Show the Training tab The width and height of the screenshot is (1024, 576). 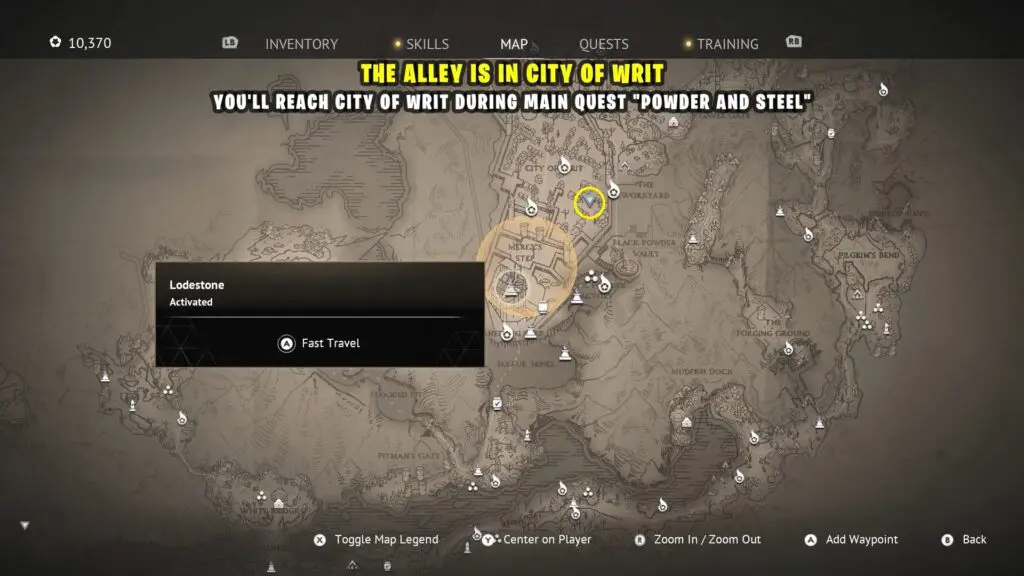727,44
